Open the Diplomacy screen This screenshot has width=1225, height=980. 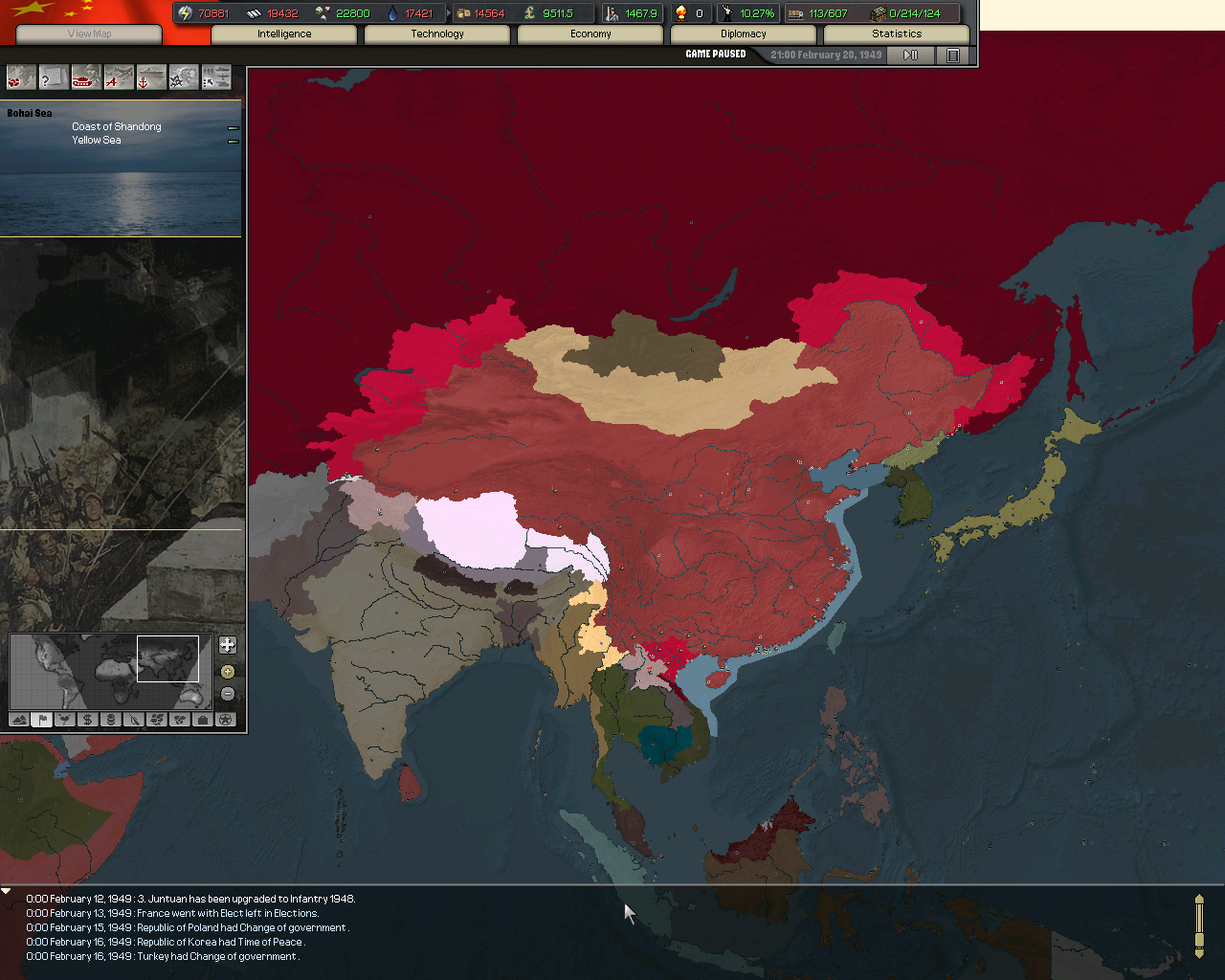[x=744, y=33]
